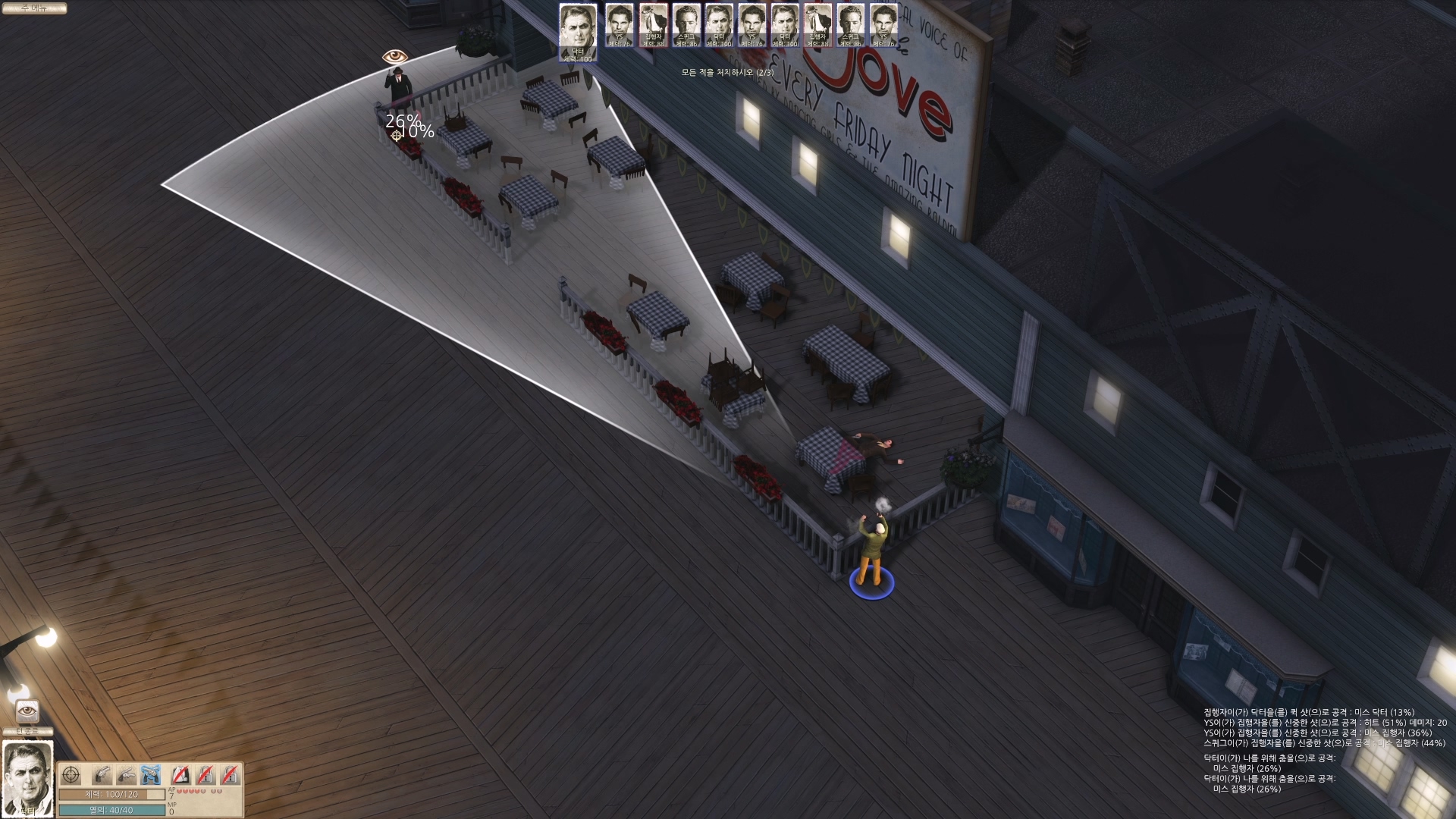This screenshot has width=1456, height=819.
Task: Select the crosshair aim action icon
Action: click(71, 775)
